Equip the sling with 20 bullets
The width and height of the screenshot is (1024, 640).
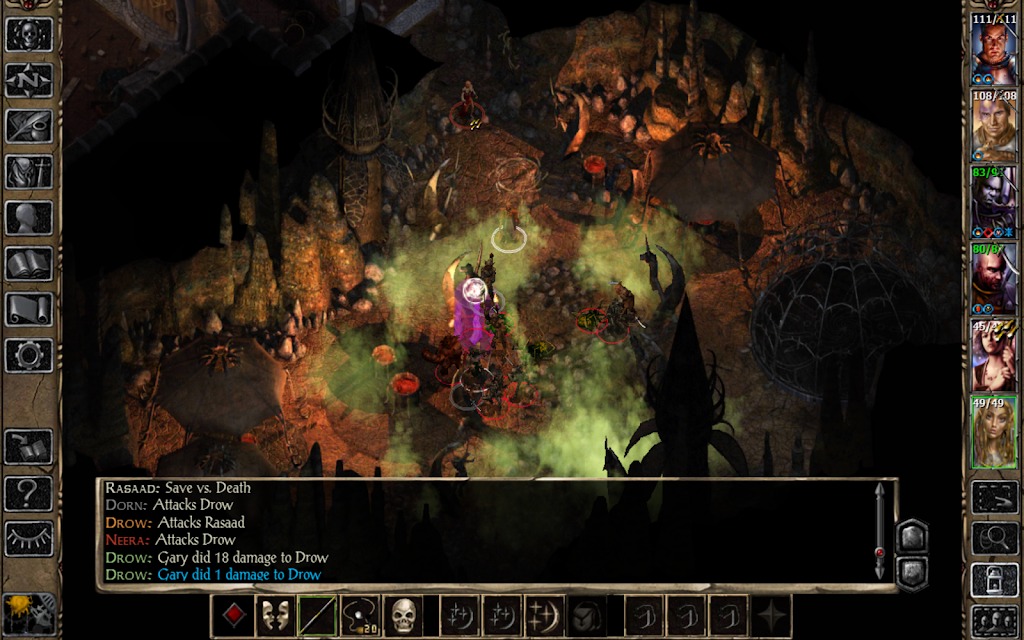coord(361,615)
